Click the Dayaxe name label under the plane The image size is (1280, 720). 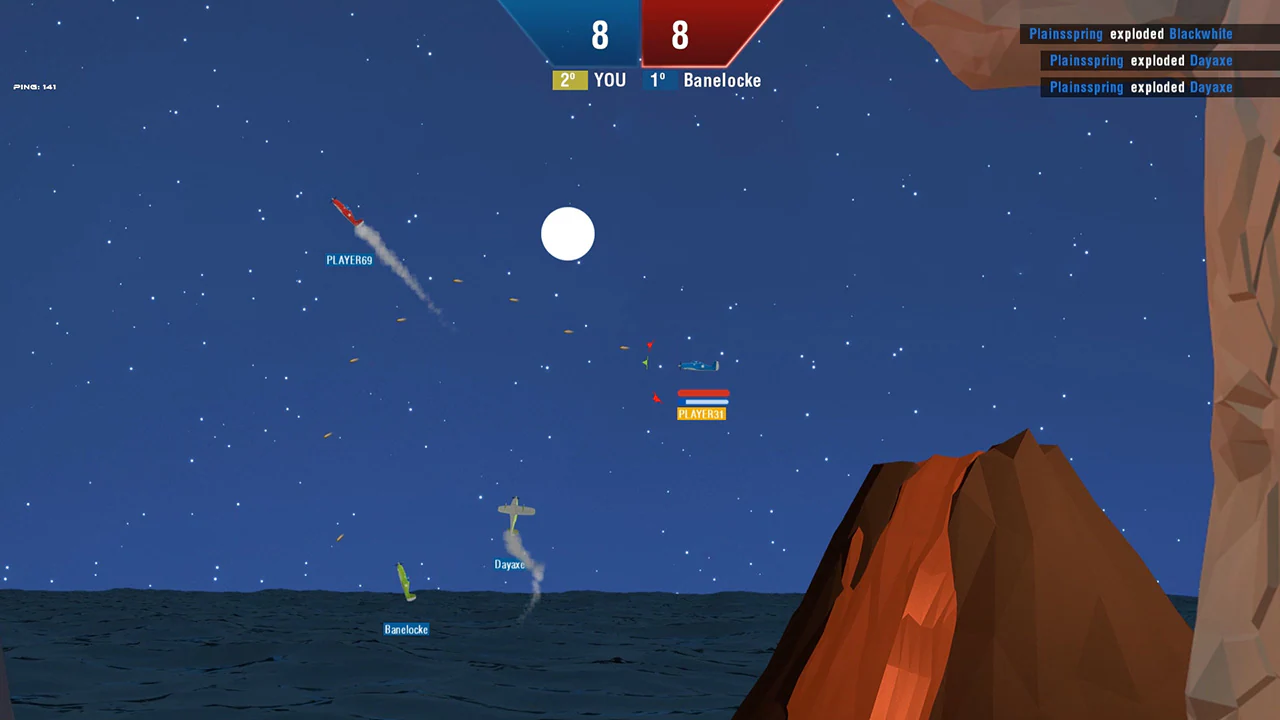509,564
